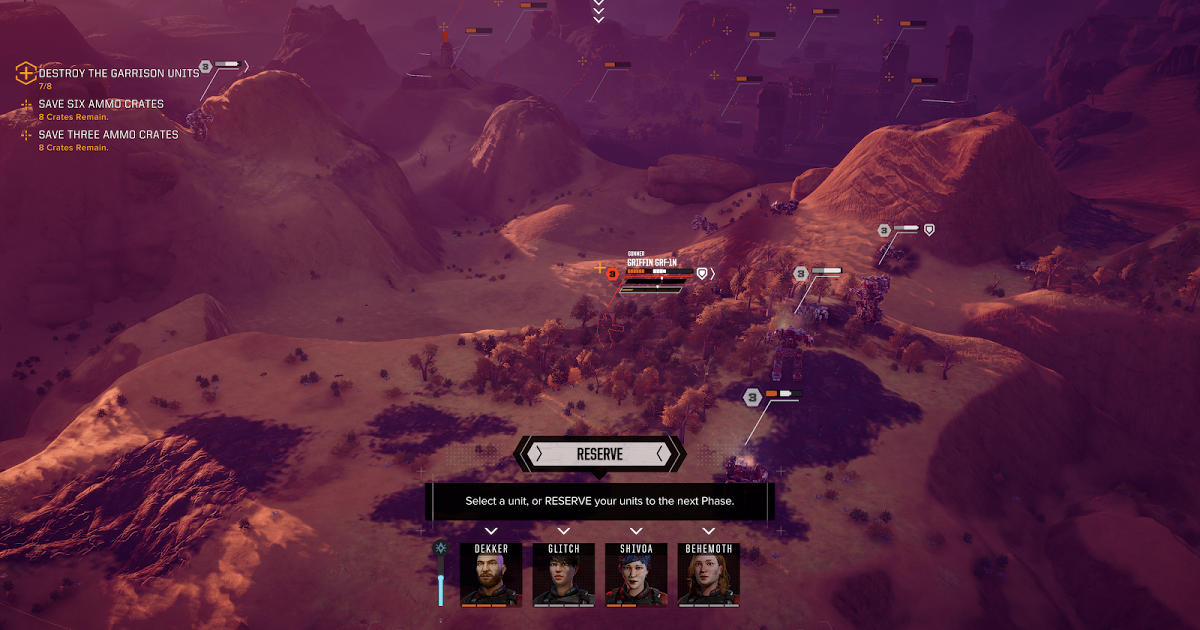Select the Shivoa pilot portrait
Image resolution: width=1200 pixels, height=630 pixels.
pyautogui.click(x=636, y=574)
